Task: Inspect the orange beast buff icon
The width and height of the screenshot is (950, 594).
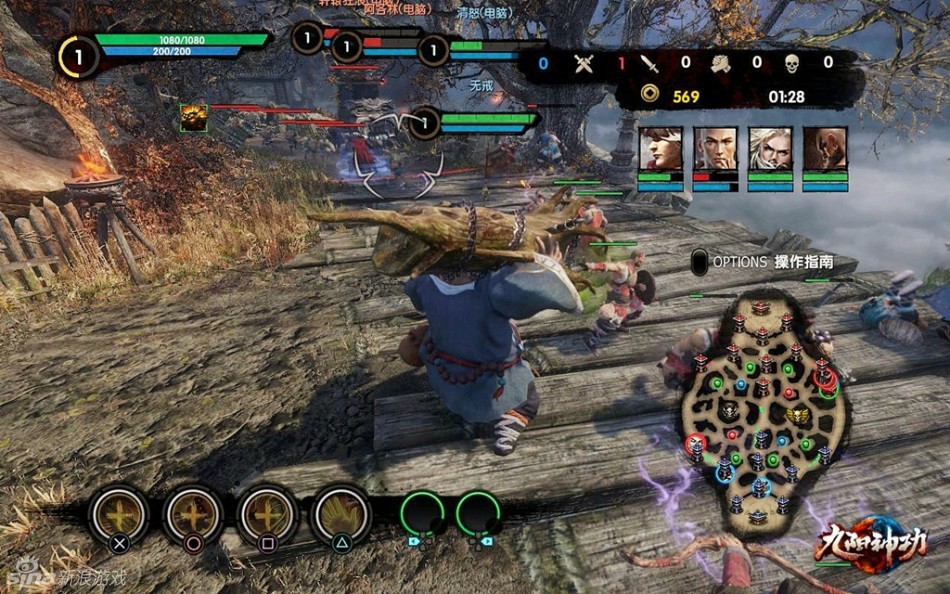Action: click(193, 117)
